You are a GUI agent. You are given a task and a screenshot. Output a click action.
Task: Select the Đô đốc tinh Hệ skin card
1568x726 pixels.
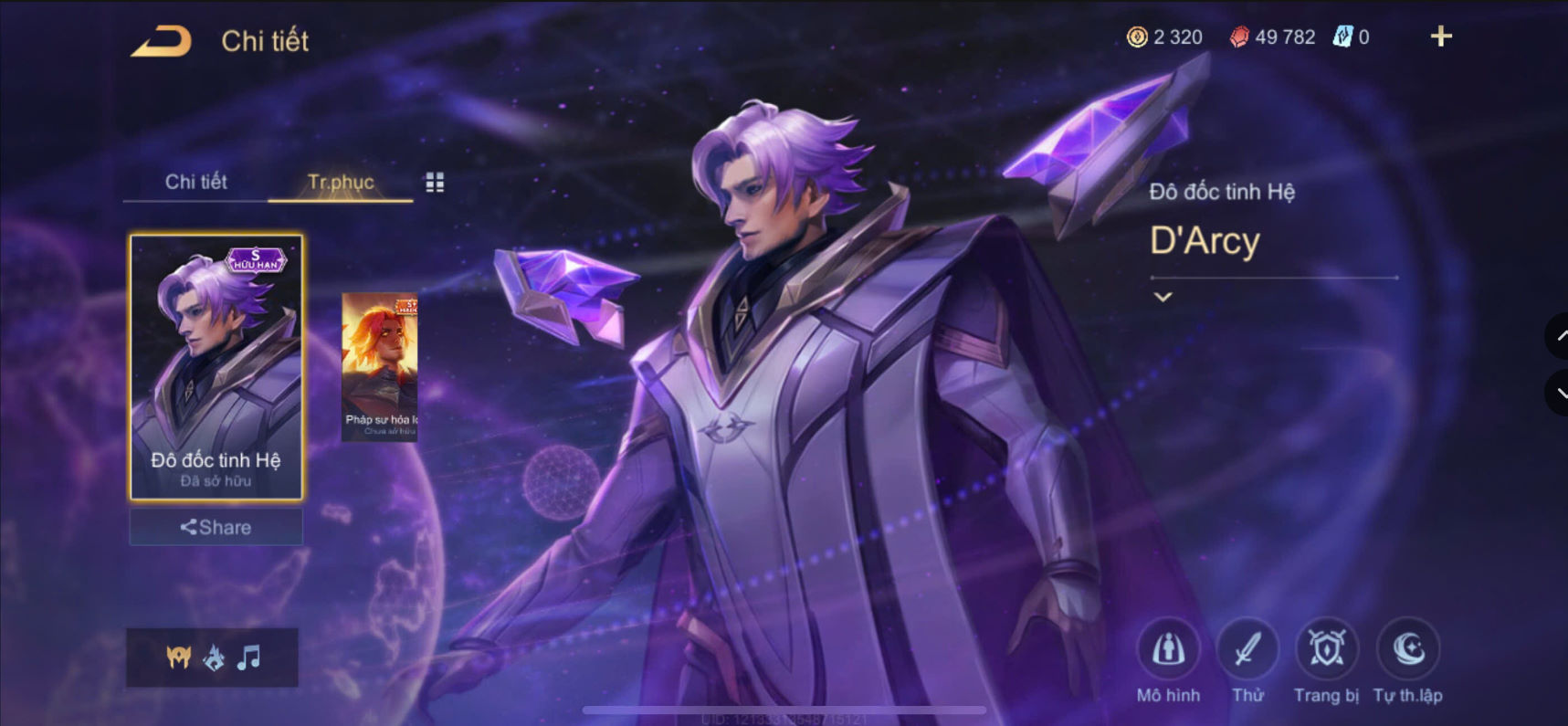(215, 365)
